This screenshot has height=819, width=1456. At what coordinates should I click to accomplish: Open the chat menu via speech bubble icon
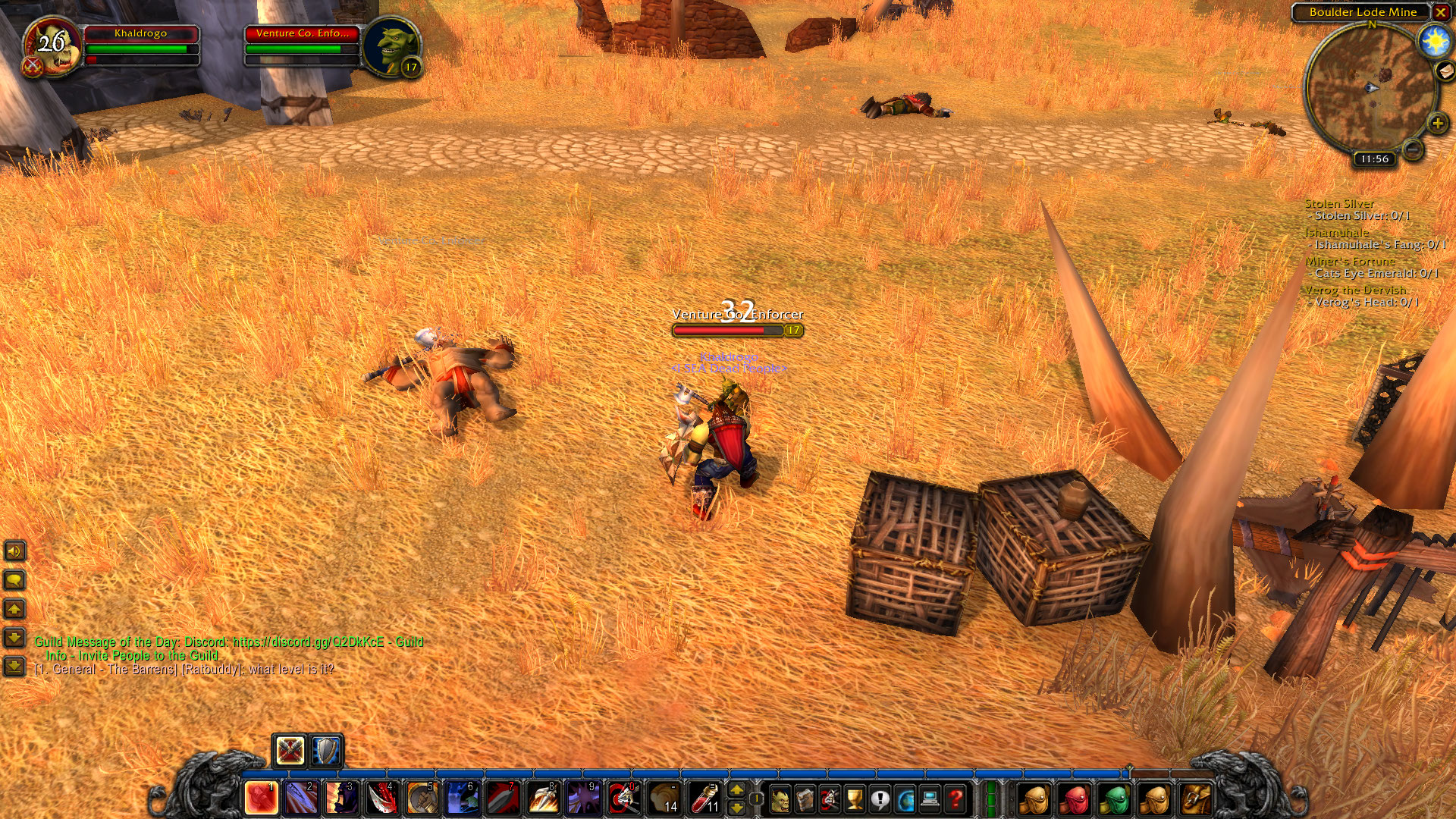14,579
